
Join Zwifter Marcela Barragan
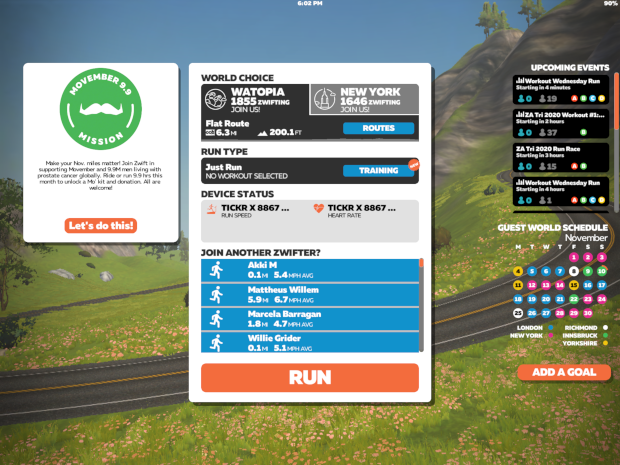click(311, 318)
